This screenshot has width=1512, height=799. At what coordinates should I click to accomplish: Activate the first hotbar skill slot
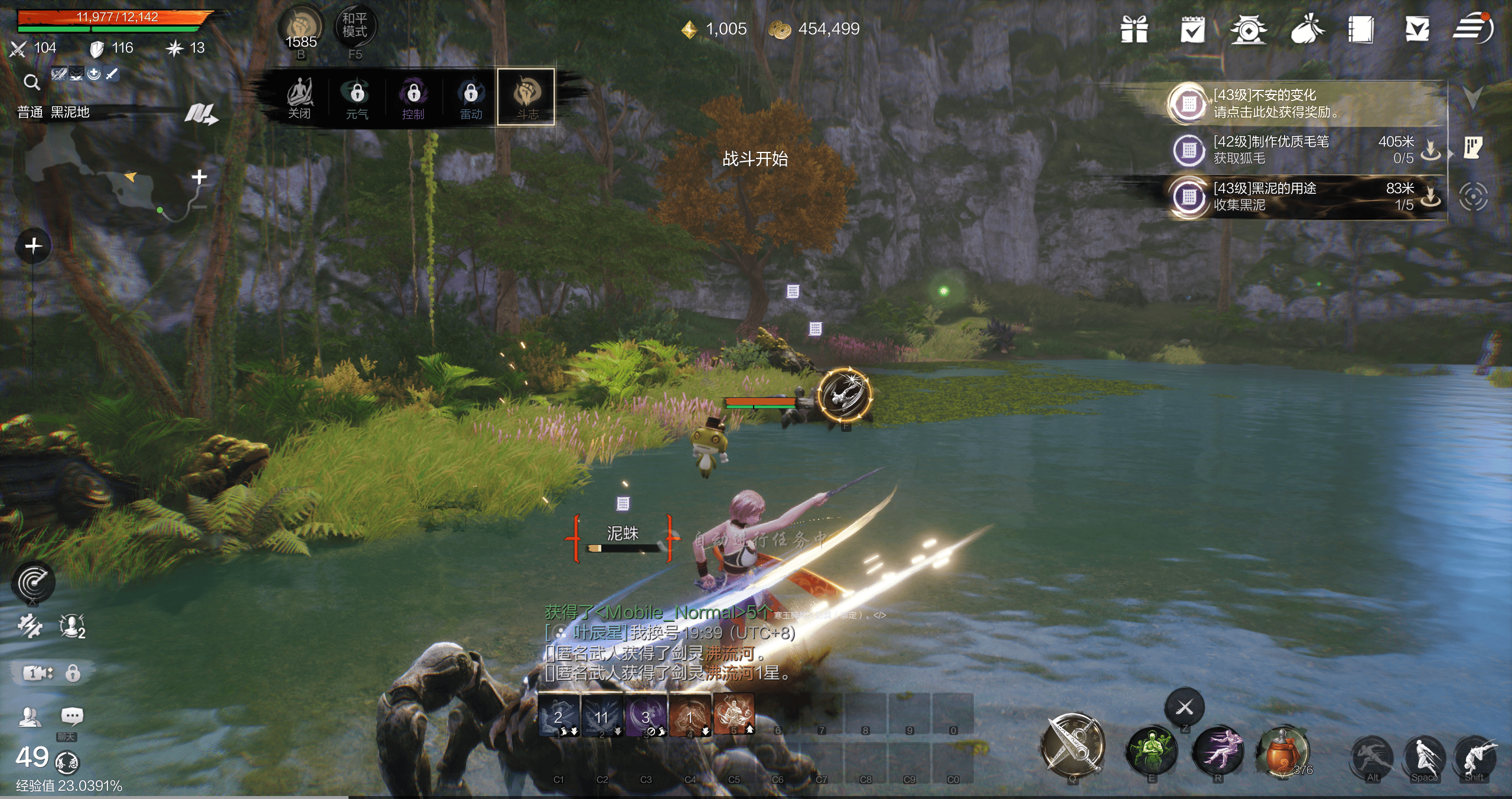pos(559,716)
